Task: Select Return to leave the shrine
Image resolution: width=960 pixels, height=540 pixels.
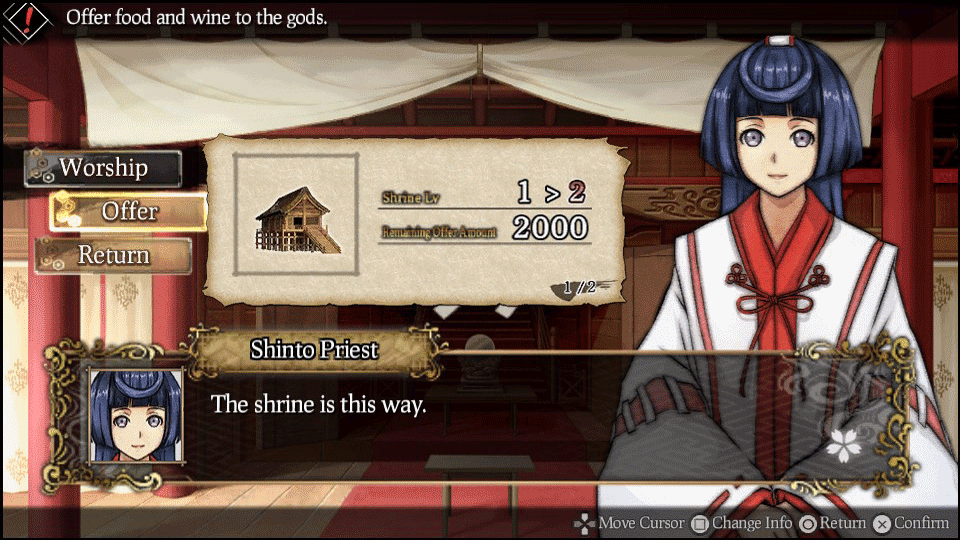Action: tap(114, 255)
